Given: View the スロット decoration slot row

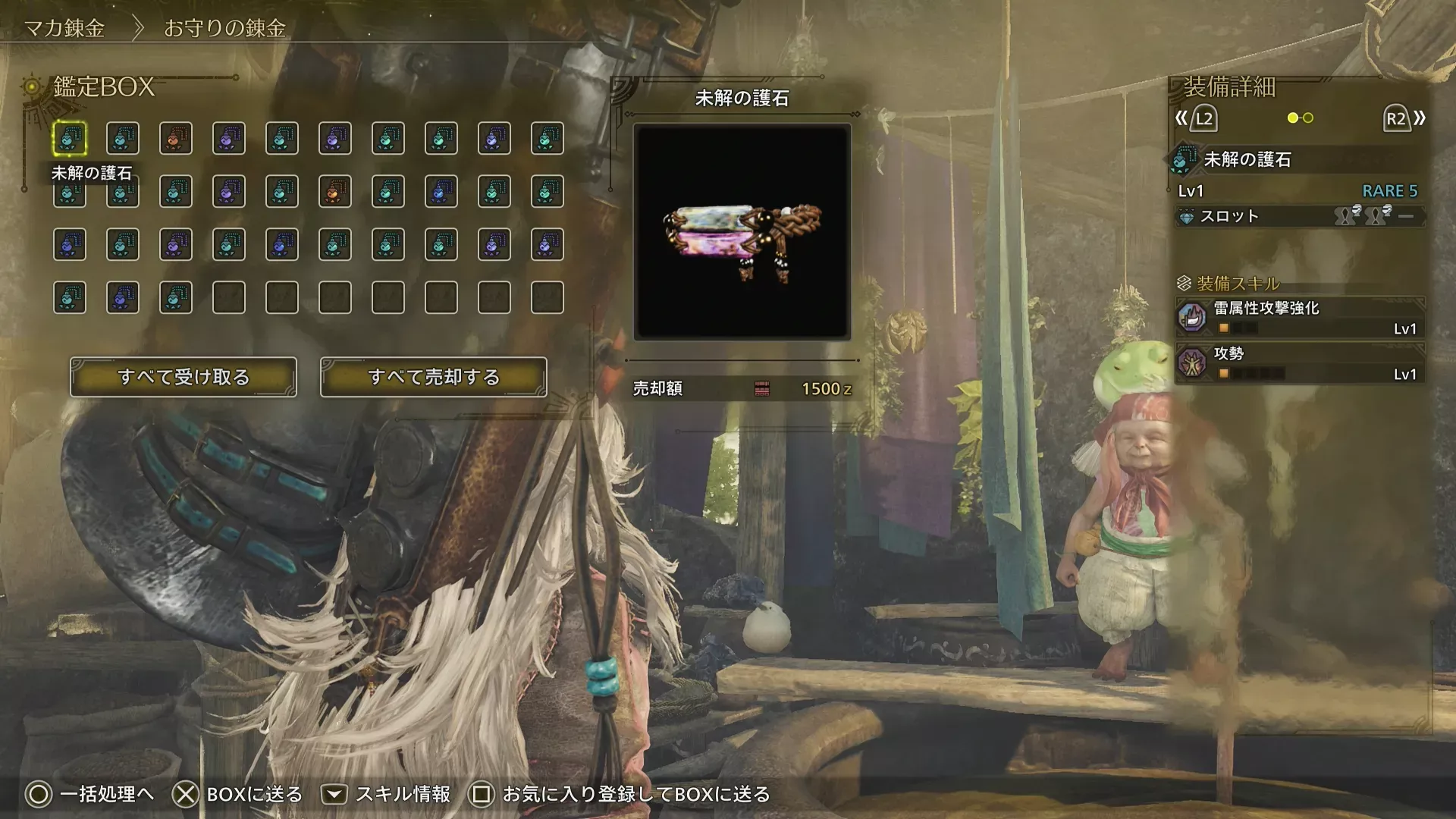Looking at the screenshot, I should (x=1300, y=216).
